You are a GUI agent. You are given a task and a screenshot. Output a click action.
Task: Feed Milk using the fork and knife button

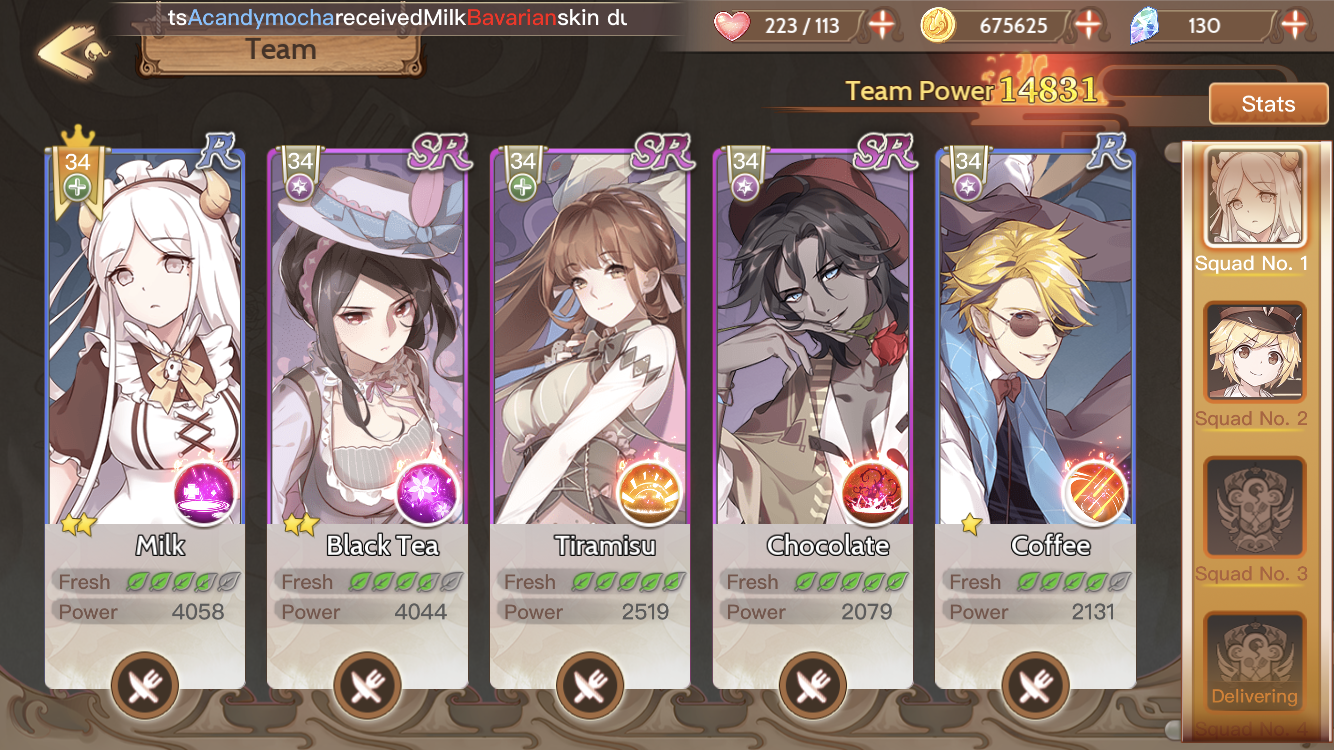click(x=145, y=686)
